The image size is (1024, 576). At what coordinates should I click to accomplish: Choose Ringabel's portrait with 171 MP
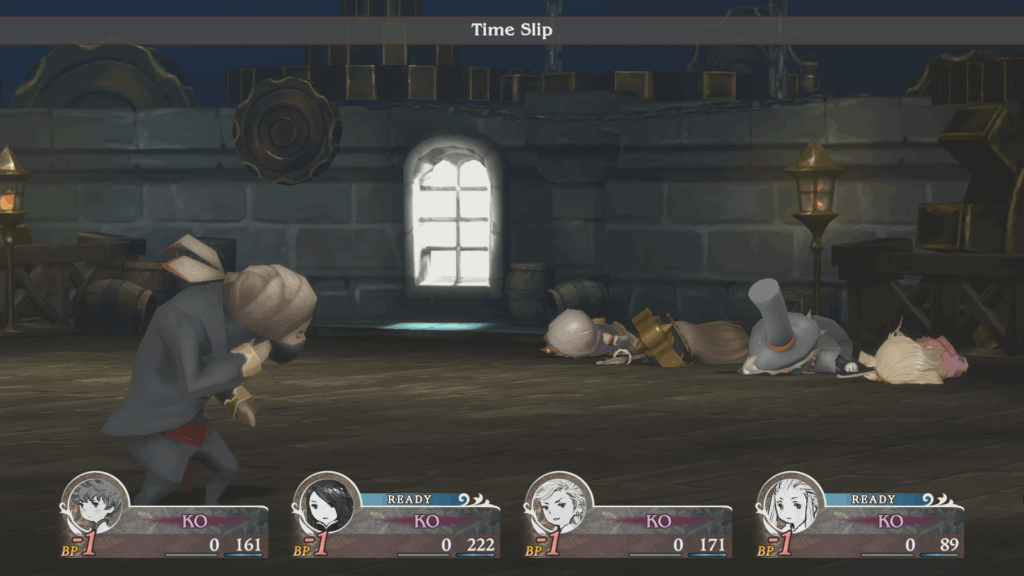pyautogui.click(x=559, y=505)
